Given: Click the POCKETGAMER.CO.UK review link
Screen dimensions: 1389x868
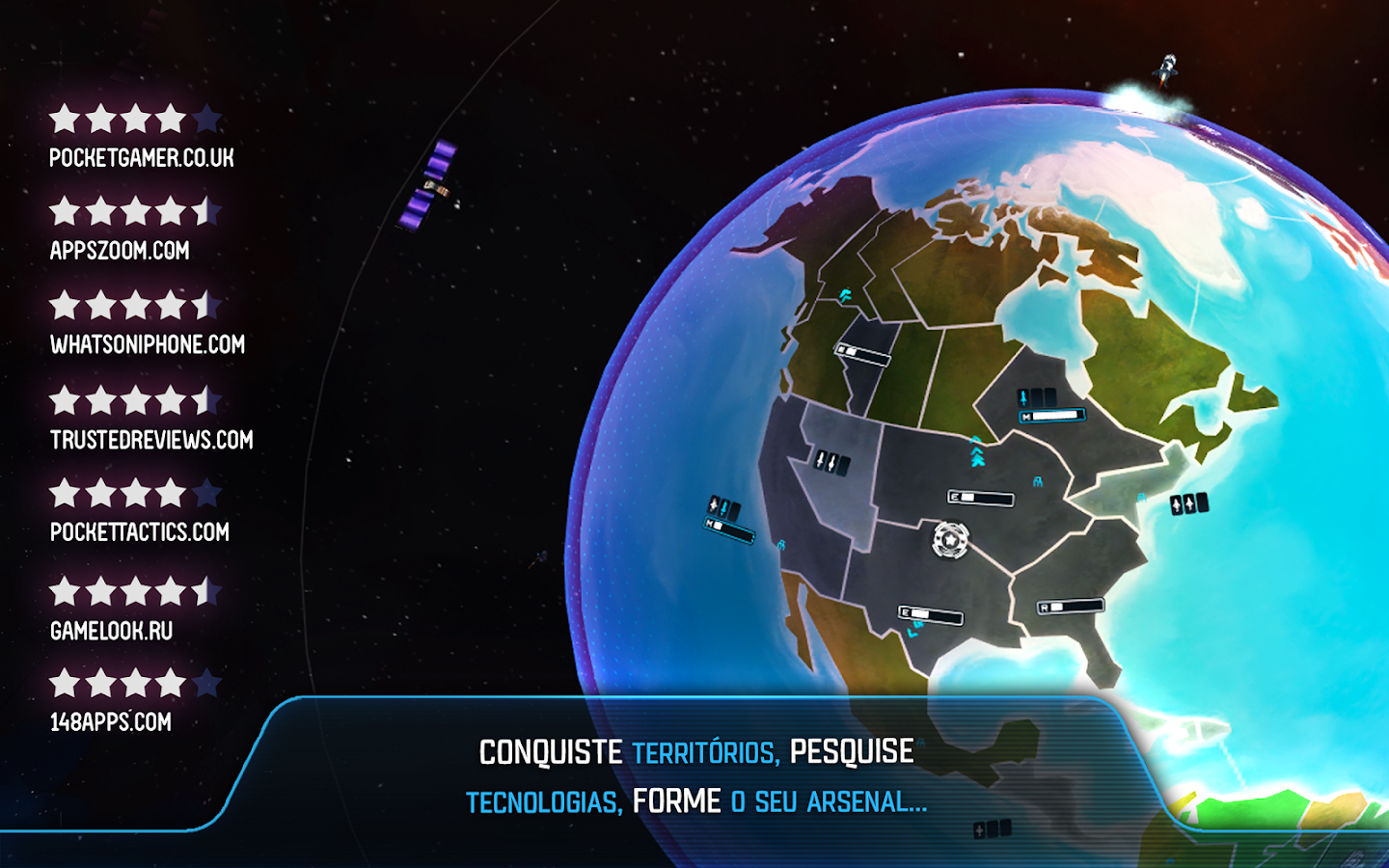Looking at the screenshot, I should 145,158.
